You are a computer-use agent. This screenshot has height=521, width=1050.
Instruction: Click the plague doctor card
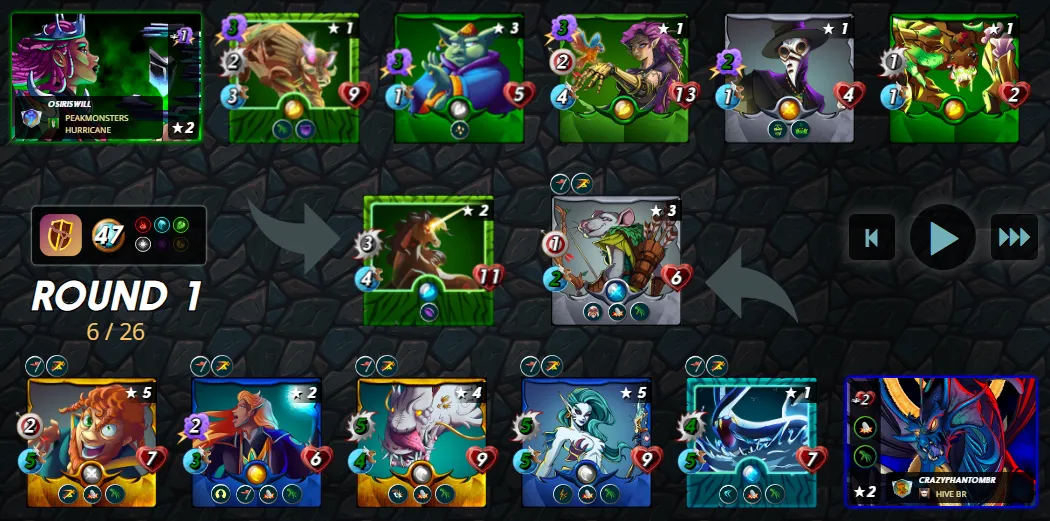click(787, 77)
